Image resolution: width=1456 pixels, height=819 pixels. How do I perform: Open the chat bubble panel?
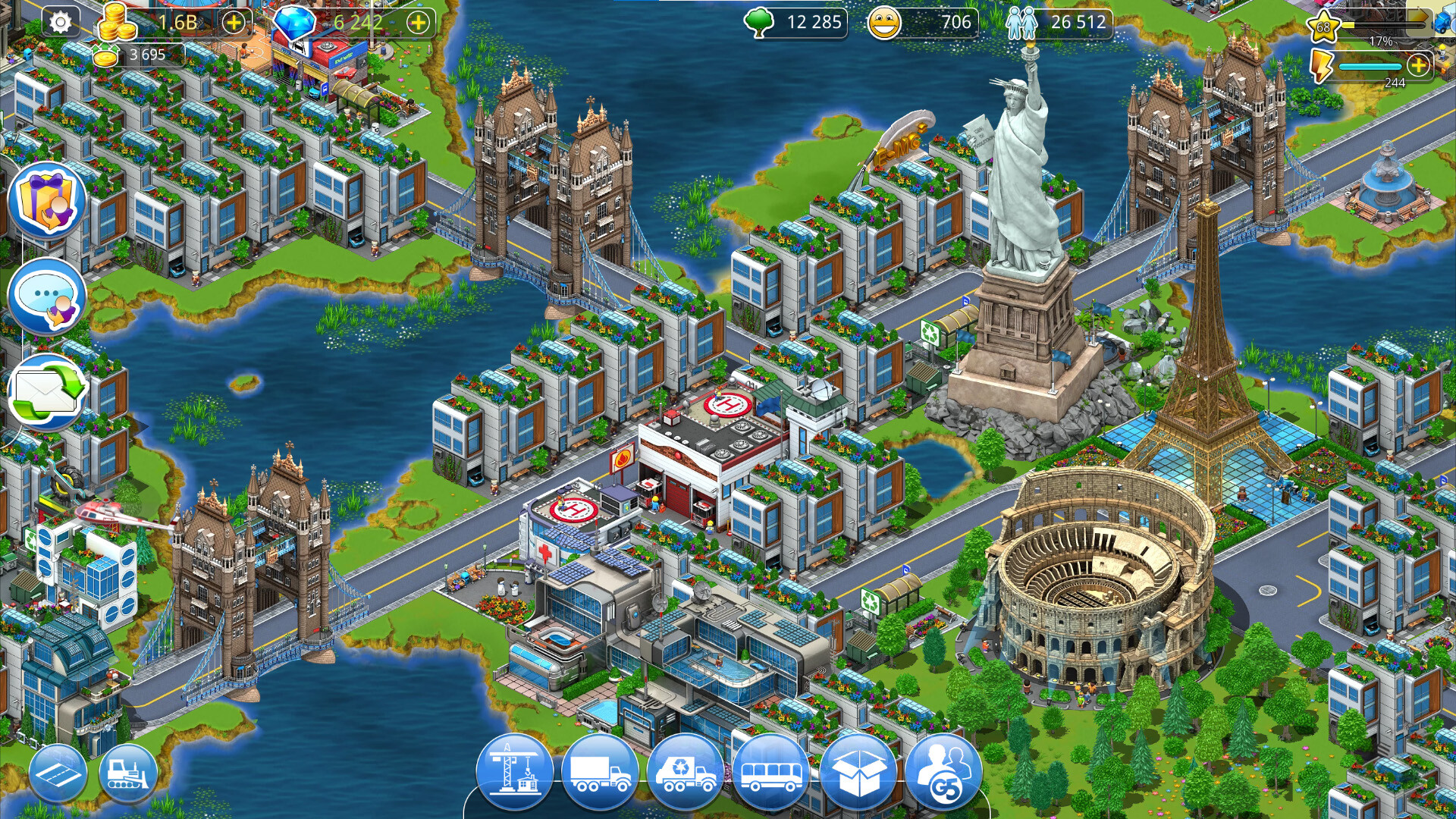click(x=47, y=296)
